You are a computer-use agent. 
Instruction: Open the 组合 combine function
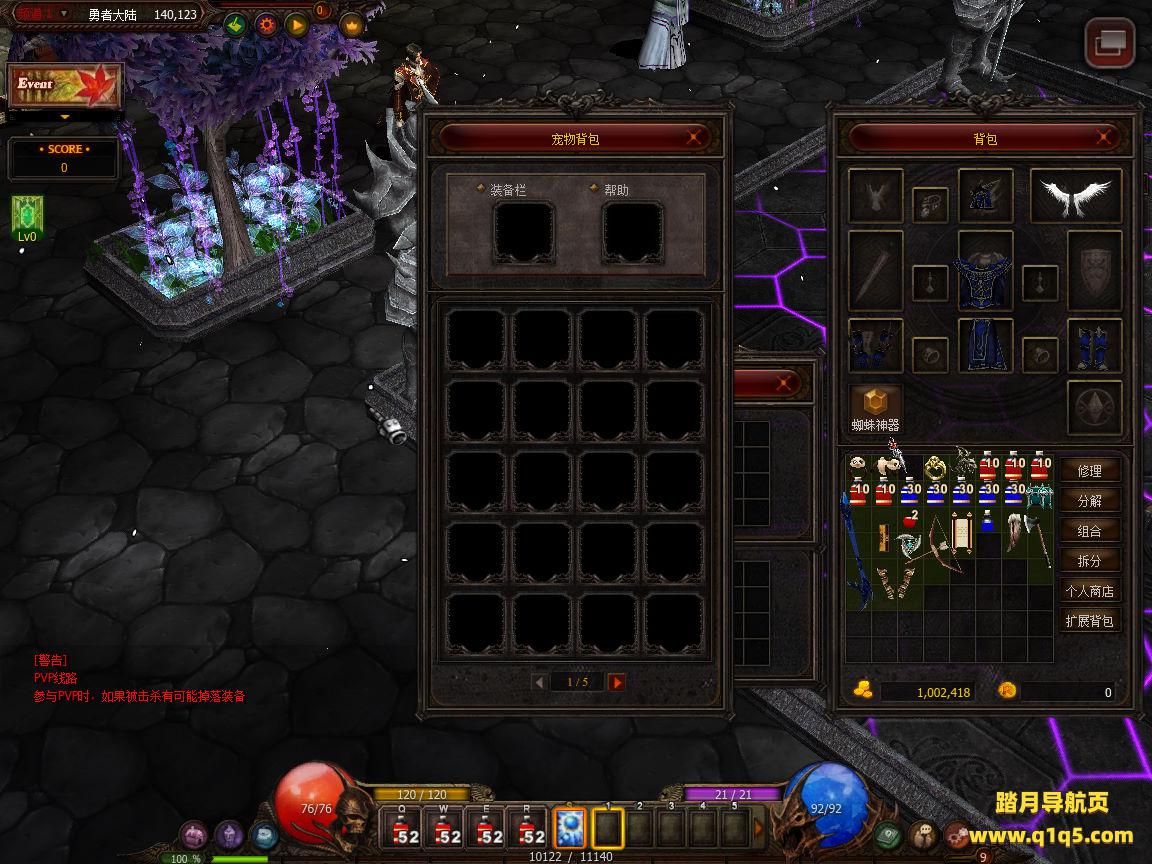click(1089, 531)
